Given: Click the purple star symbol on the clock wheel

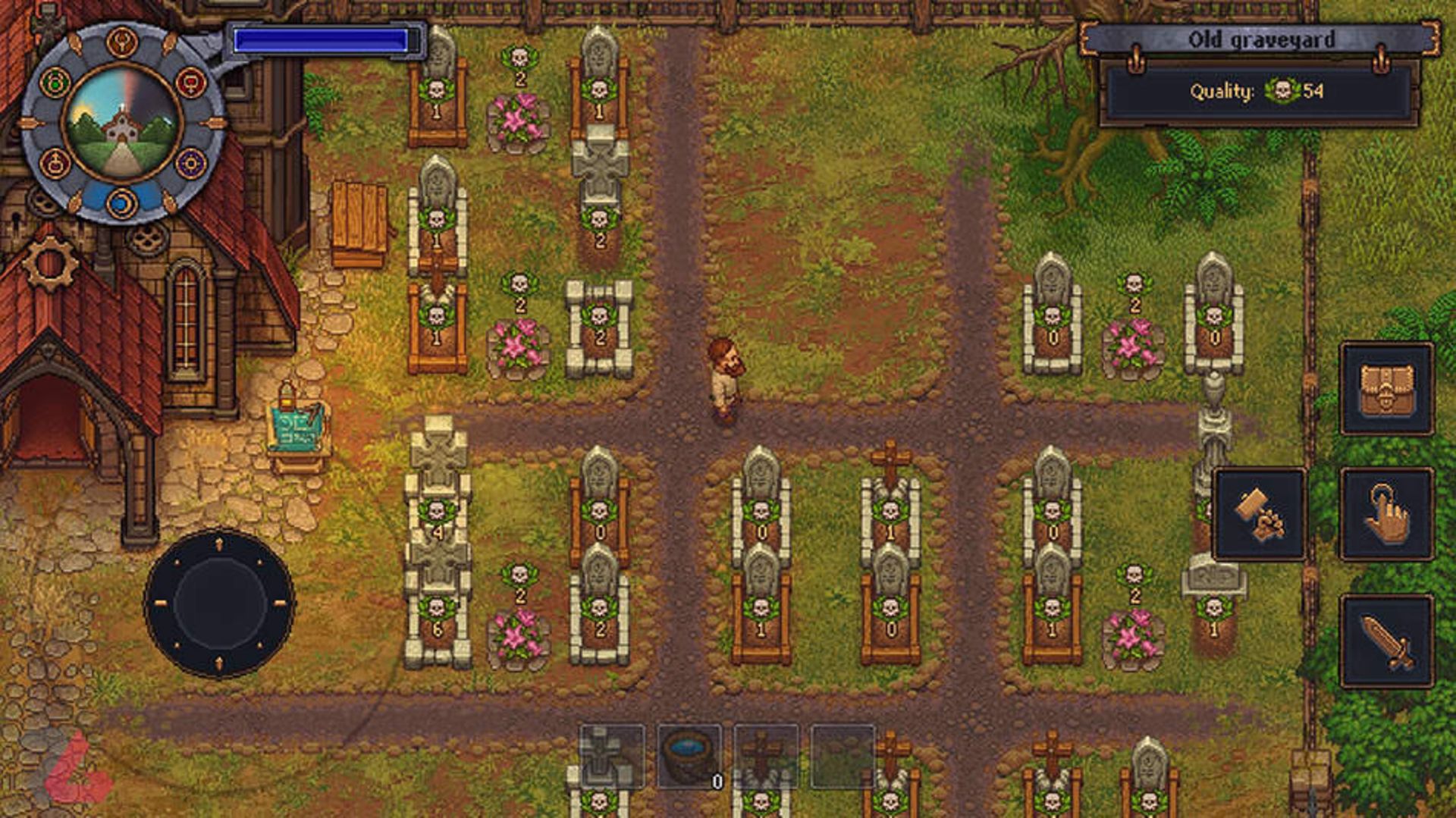Looking at the screenshot, I should pyautogui.click(x=190, y=164).
